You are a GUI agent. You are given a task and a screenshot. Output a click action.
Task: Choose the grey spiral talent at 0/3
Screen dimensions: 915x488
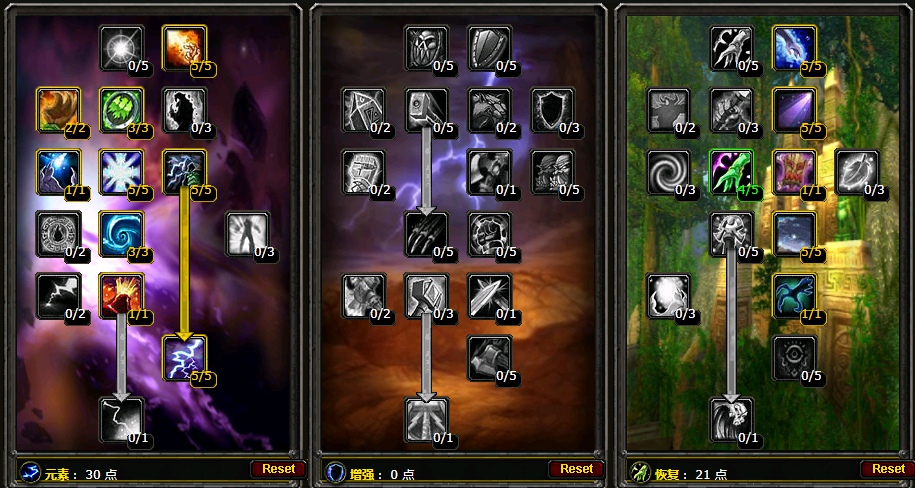[x=669, y=171]
